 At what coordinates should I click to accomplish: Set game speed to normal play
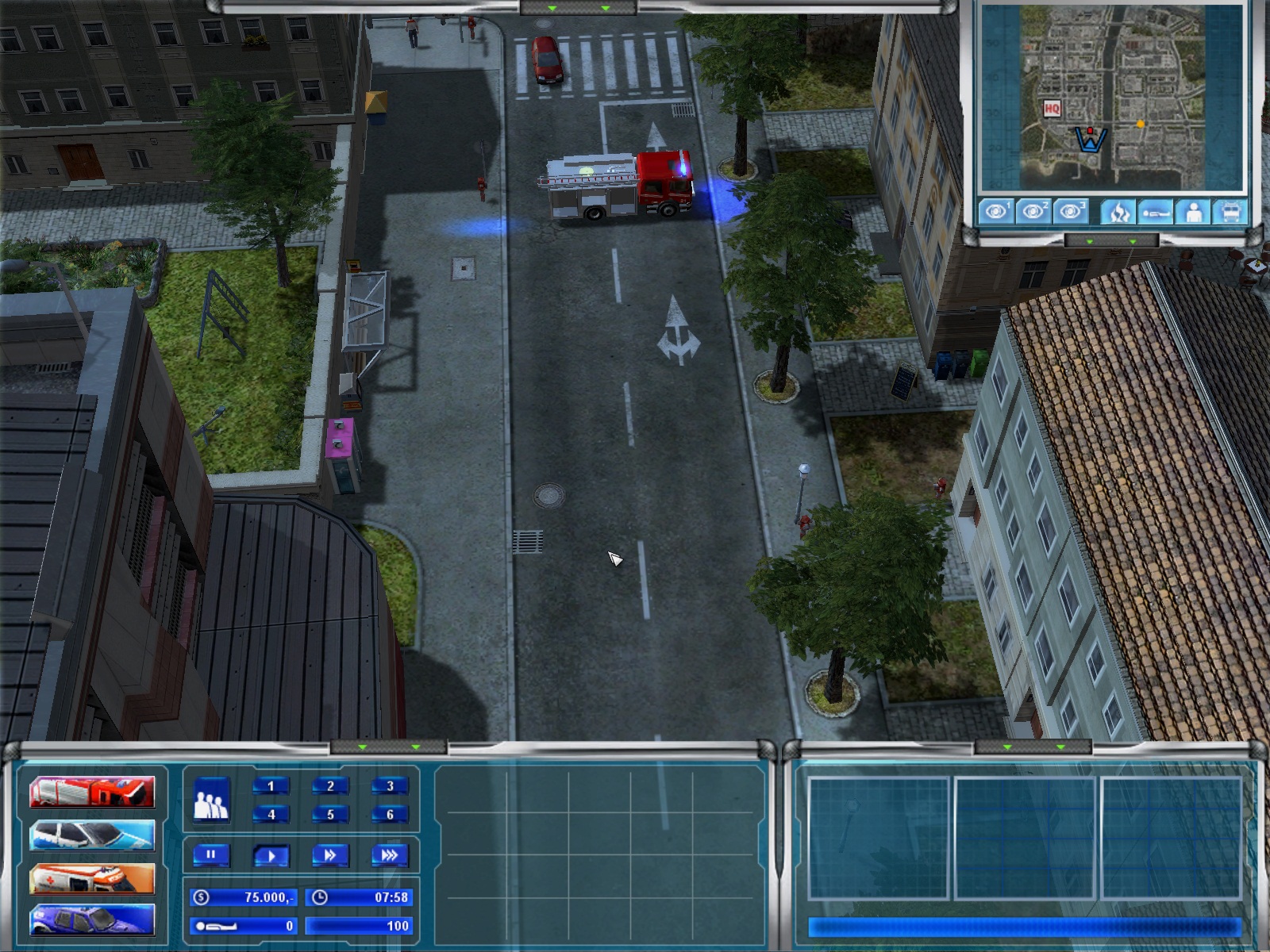(x=271, y=855)
